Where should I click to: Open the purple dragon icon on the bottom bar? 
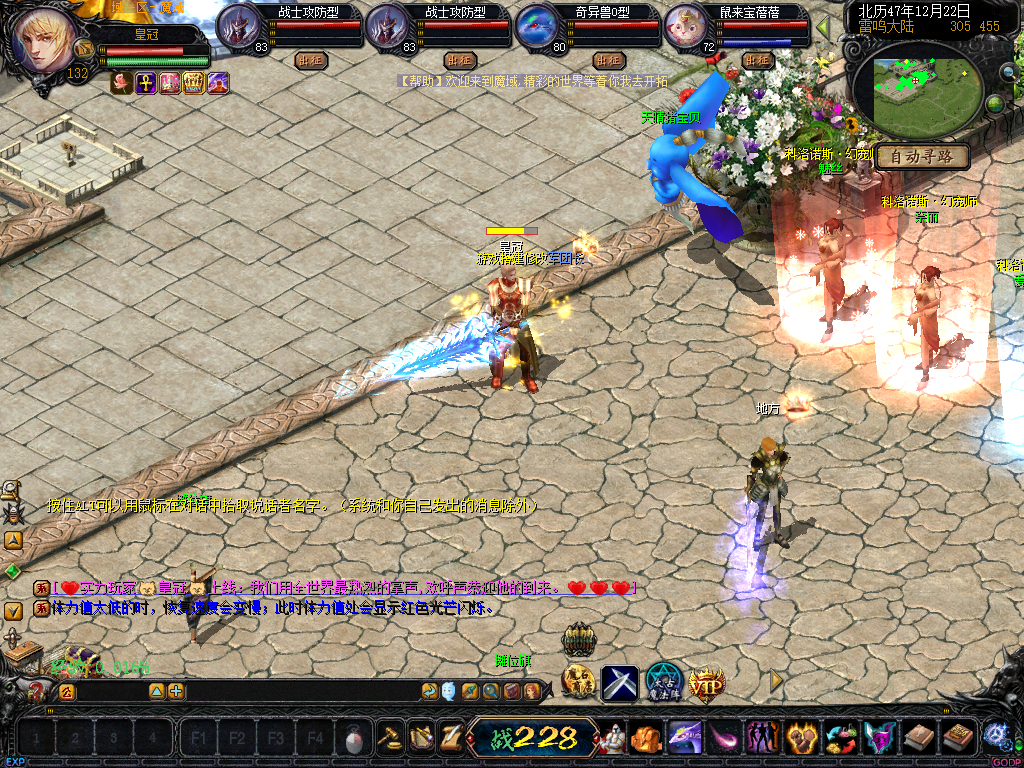(x=684, y=738)
